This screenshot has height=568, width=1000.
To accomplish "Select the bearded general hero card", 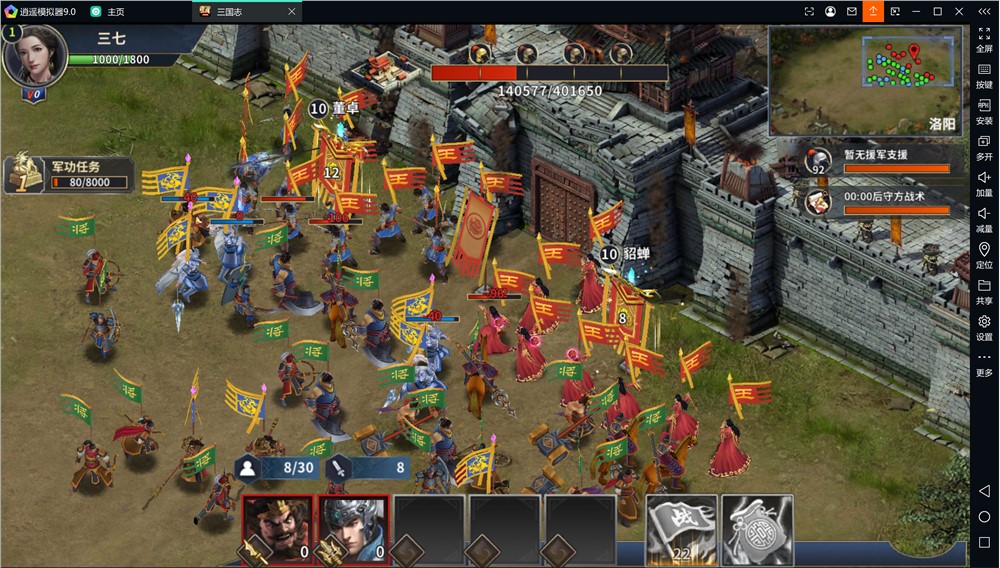I will (278, 527).
